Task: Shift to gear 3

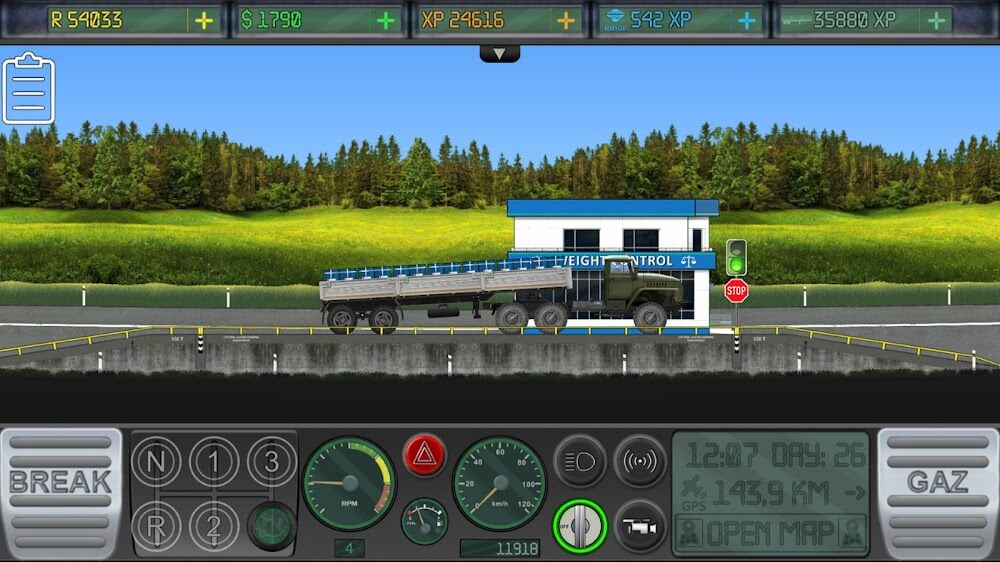Action: tap(271, 462)
